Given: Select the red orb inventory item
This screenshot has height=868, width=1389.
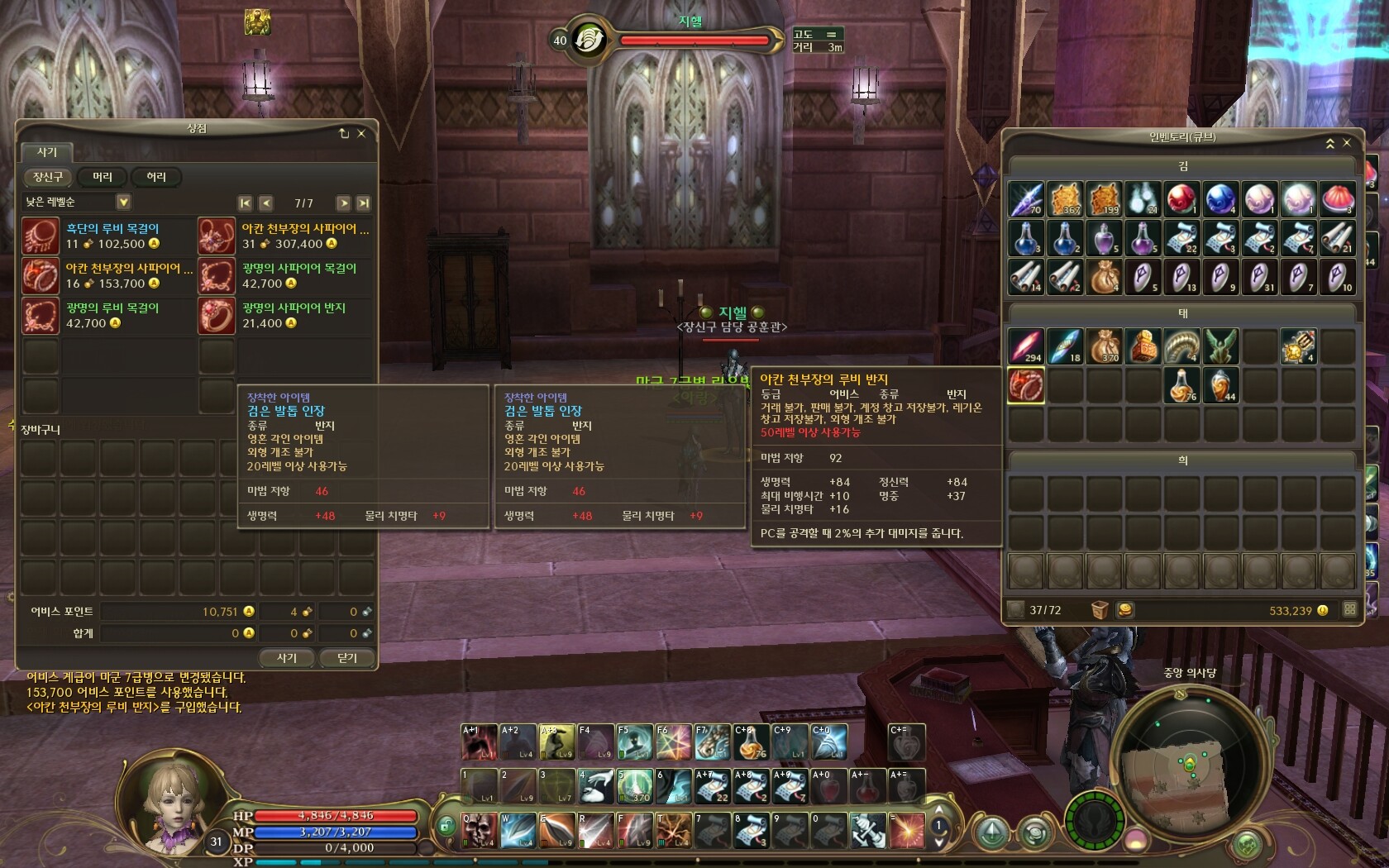Looking at the screenshot, I should (x=1181, y=199).
